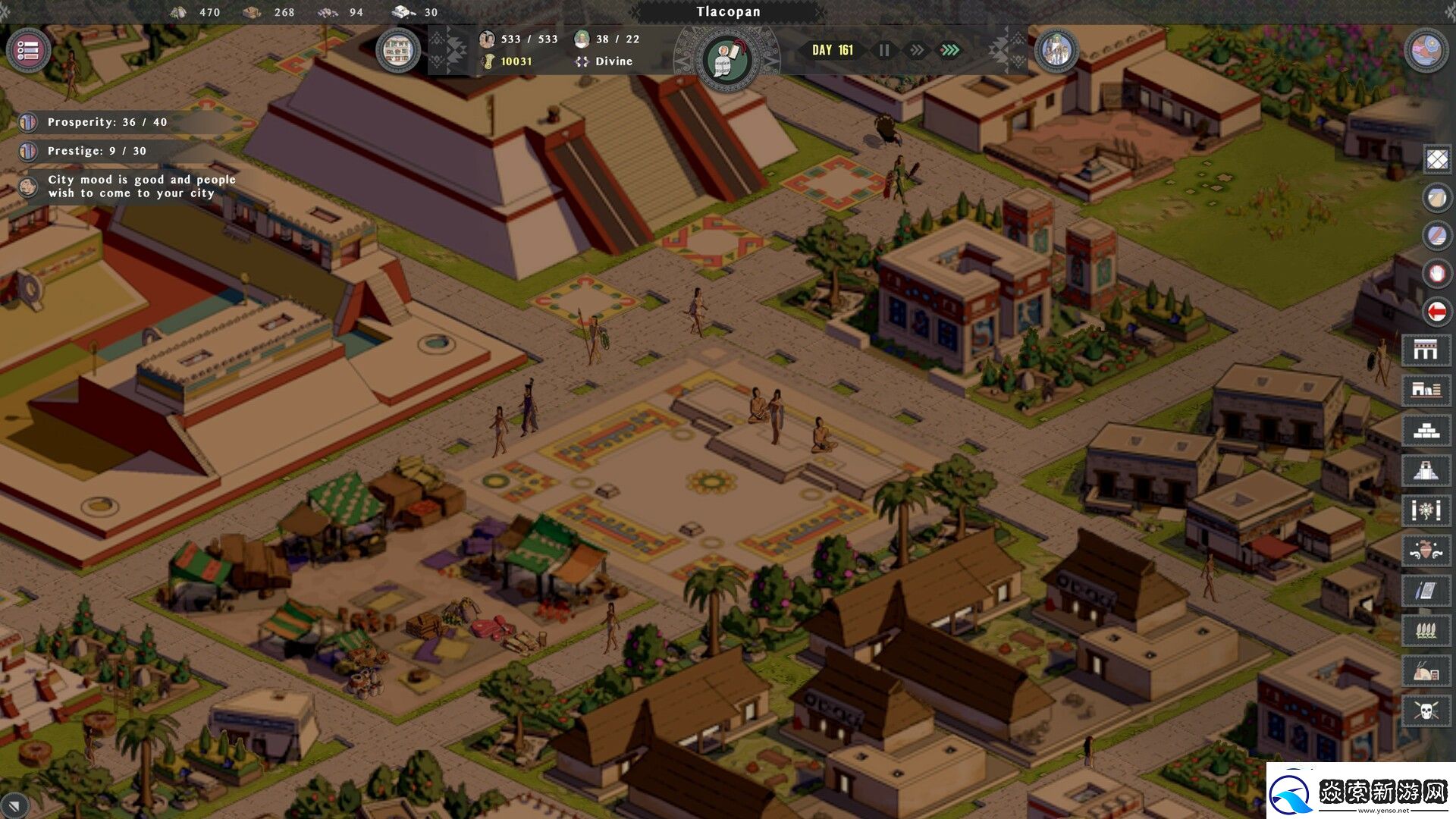The height and width of the screenshot is (819, 1456).
Task: Open the maize crops farming category
Action: 1426,629
